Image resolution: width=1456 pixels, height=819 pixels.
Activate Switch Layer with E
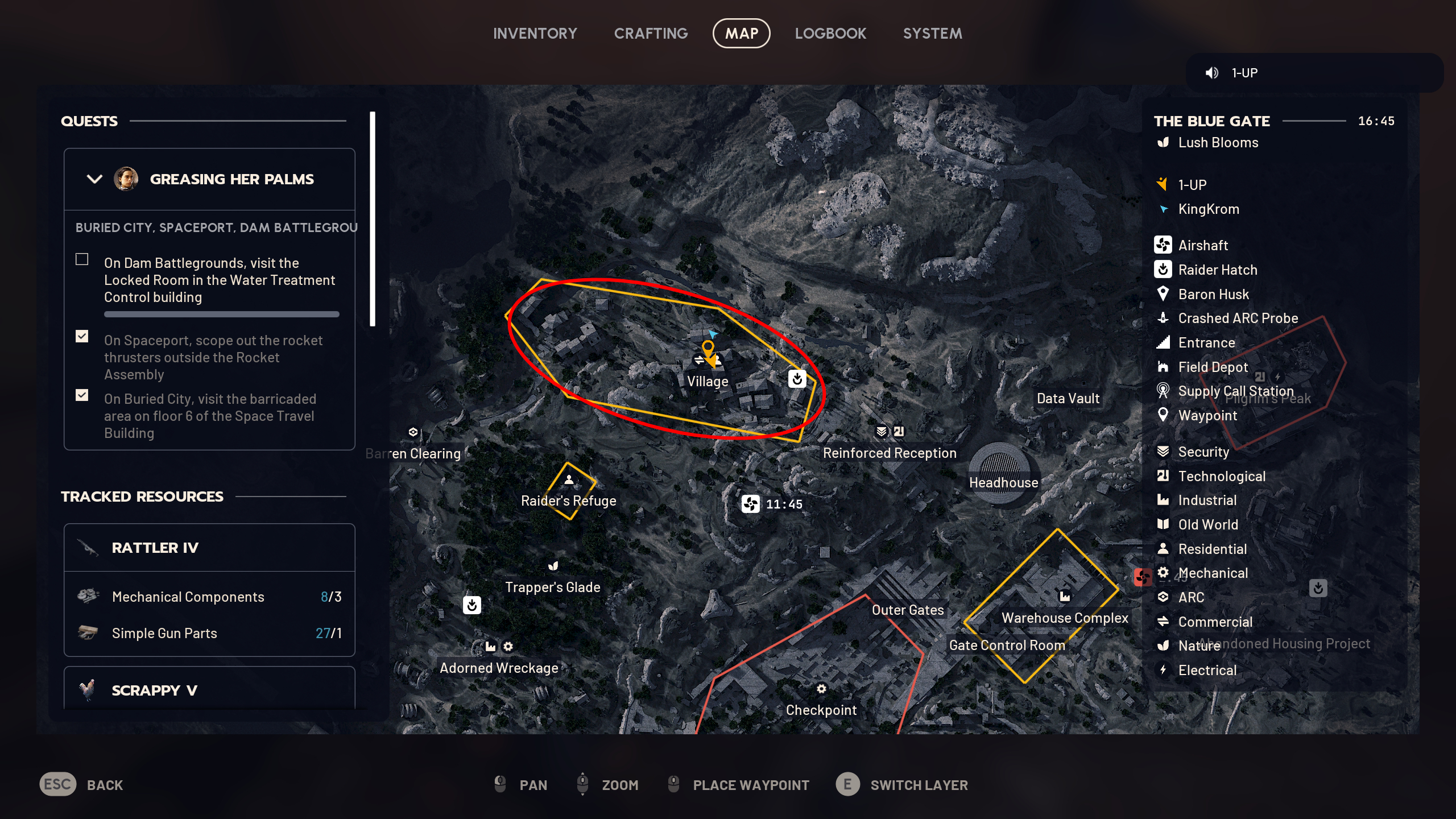(848, 785)
